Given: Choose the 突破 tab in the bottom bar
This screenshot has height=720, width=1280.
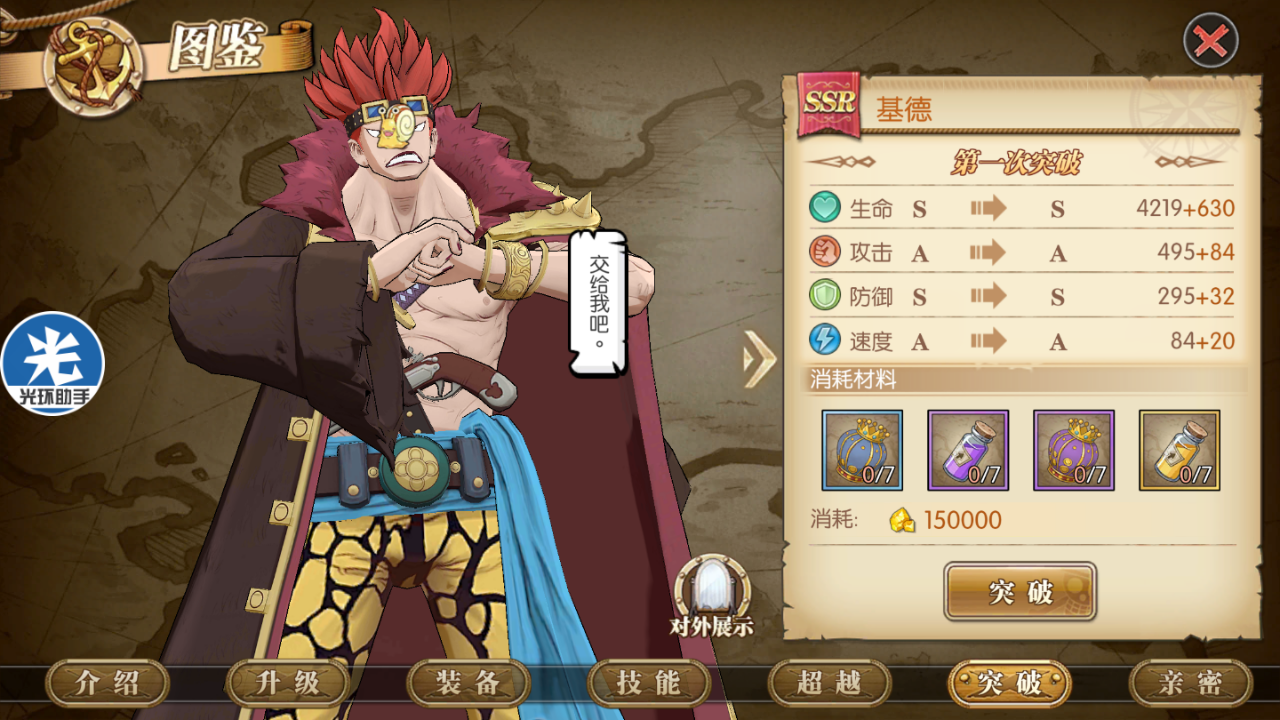Looking at the screenshot, I should (x=1010, y=684).
